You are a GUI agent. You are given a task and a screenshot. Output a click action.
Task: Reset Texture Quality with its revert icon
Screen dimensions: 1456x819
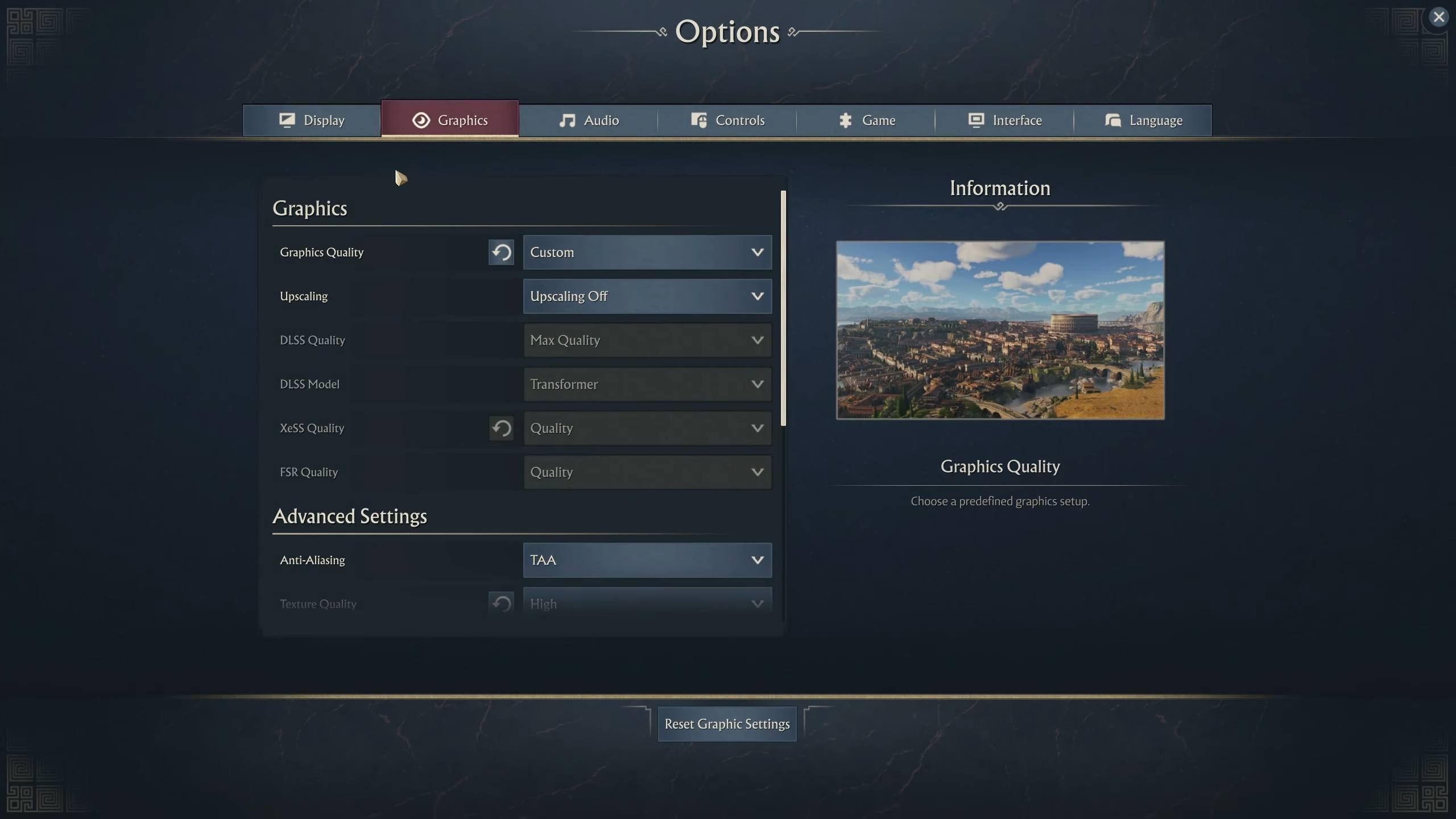click(501, 603)
